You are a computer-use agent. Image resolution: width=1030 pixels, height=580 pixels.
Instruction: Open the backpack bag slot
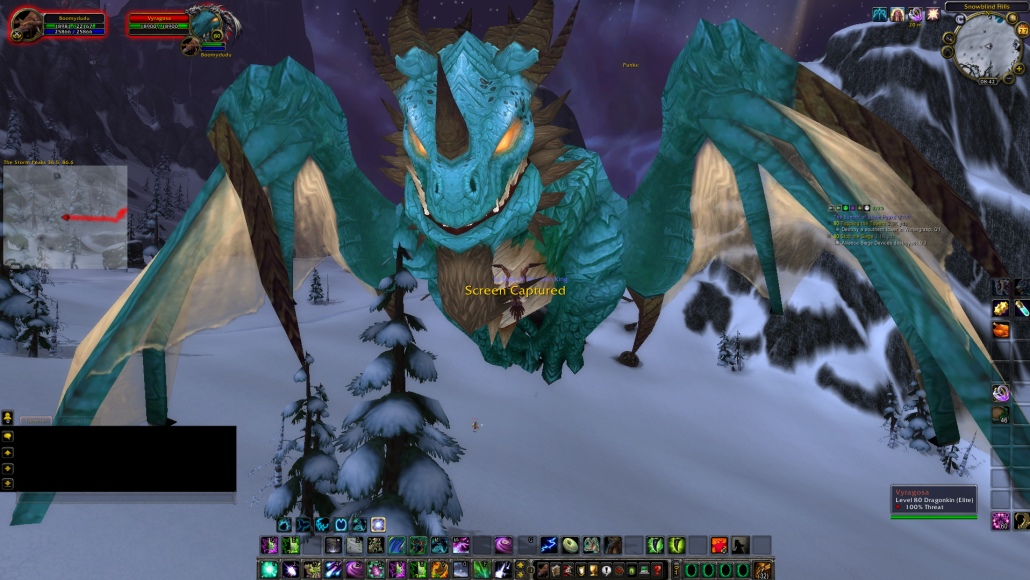(x=763, y=570)
